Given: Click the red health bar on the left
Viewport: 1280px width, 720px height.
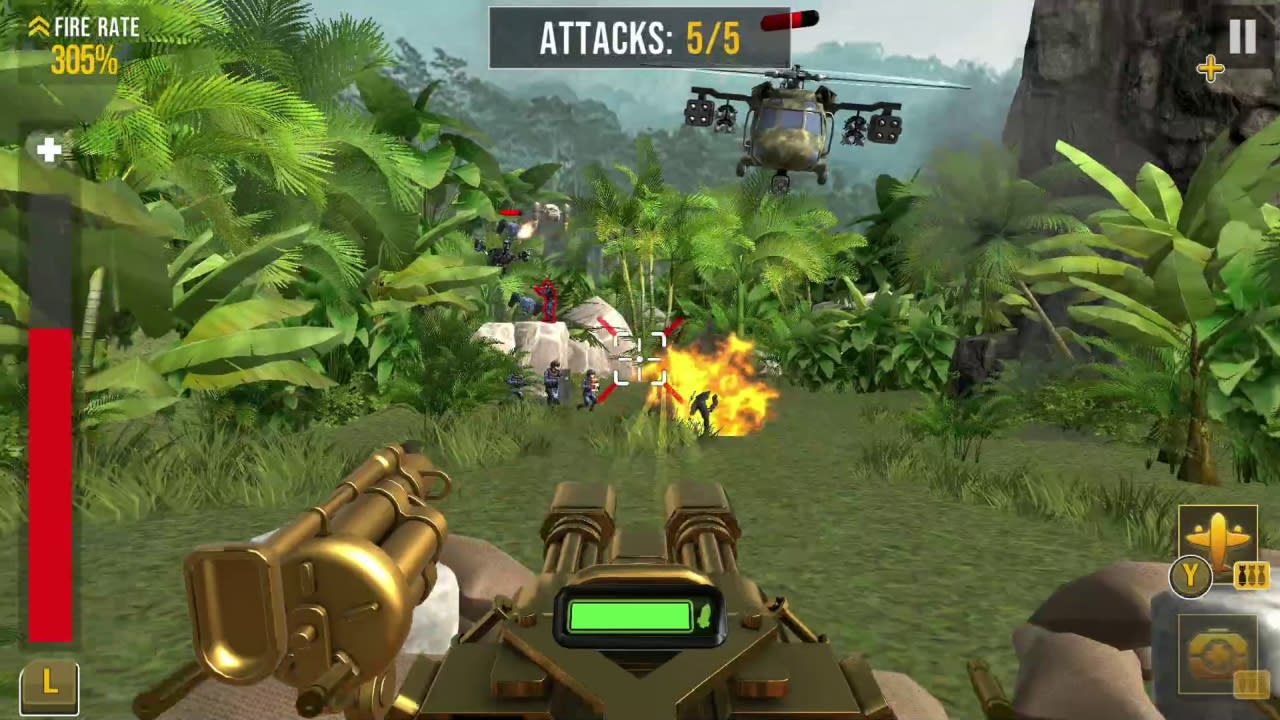Looking at the screenshot, I should coord(48,480).
